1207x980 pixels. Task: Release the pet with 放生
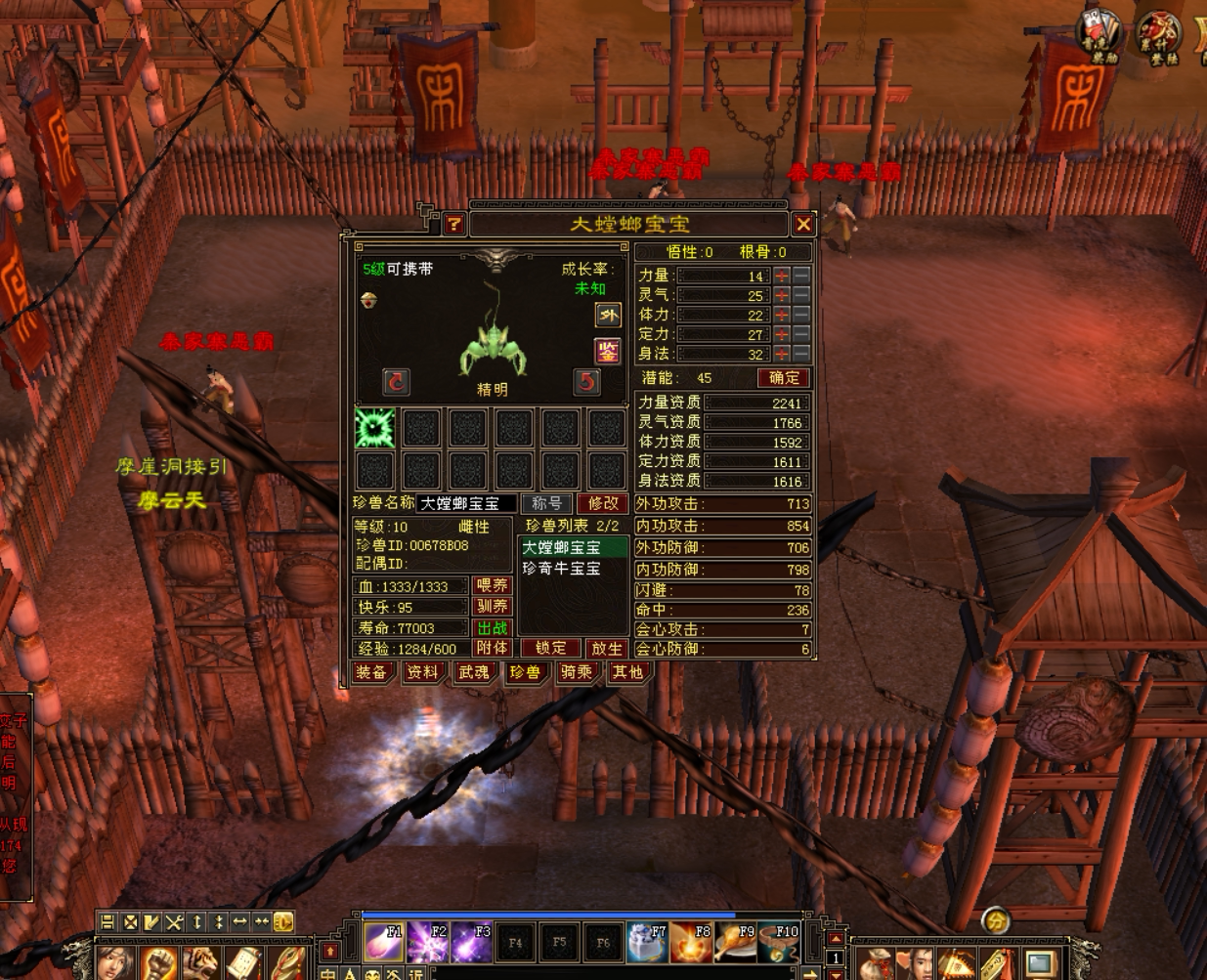pos(606,648)
